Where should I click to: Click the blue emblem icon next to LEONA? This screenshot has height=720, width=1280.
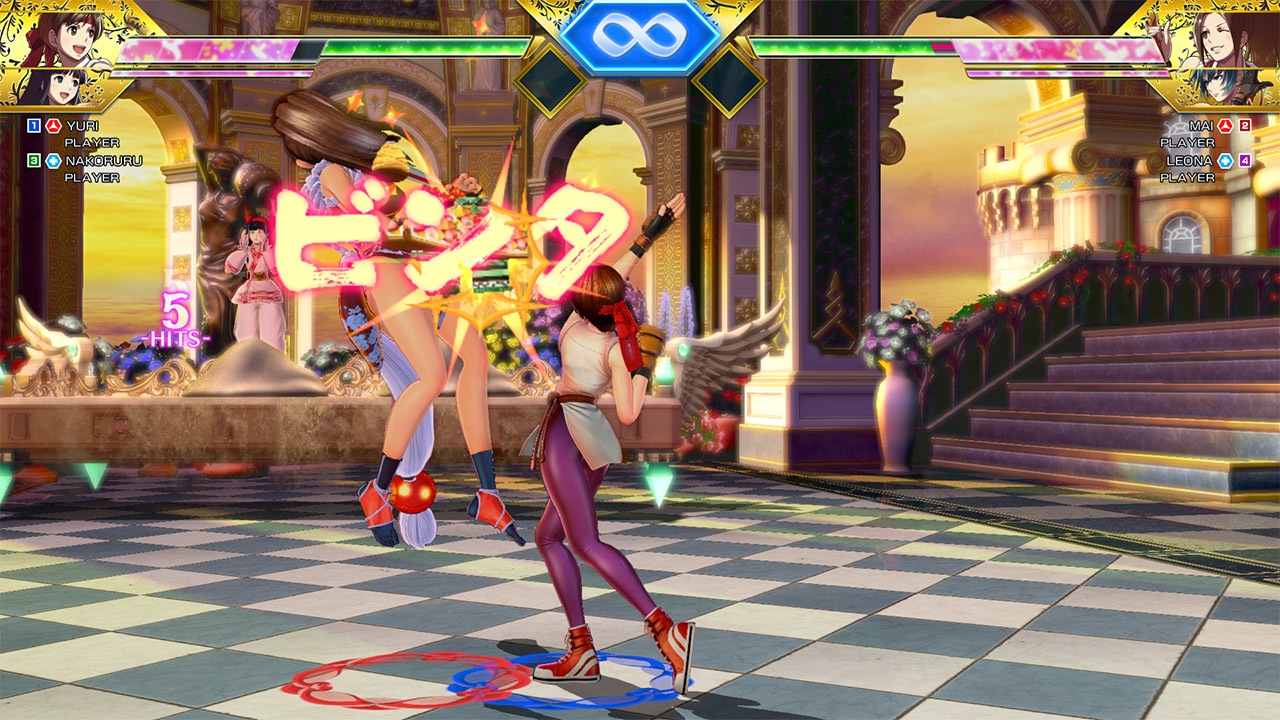(x=1225, y=160)
